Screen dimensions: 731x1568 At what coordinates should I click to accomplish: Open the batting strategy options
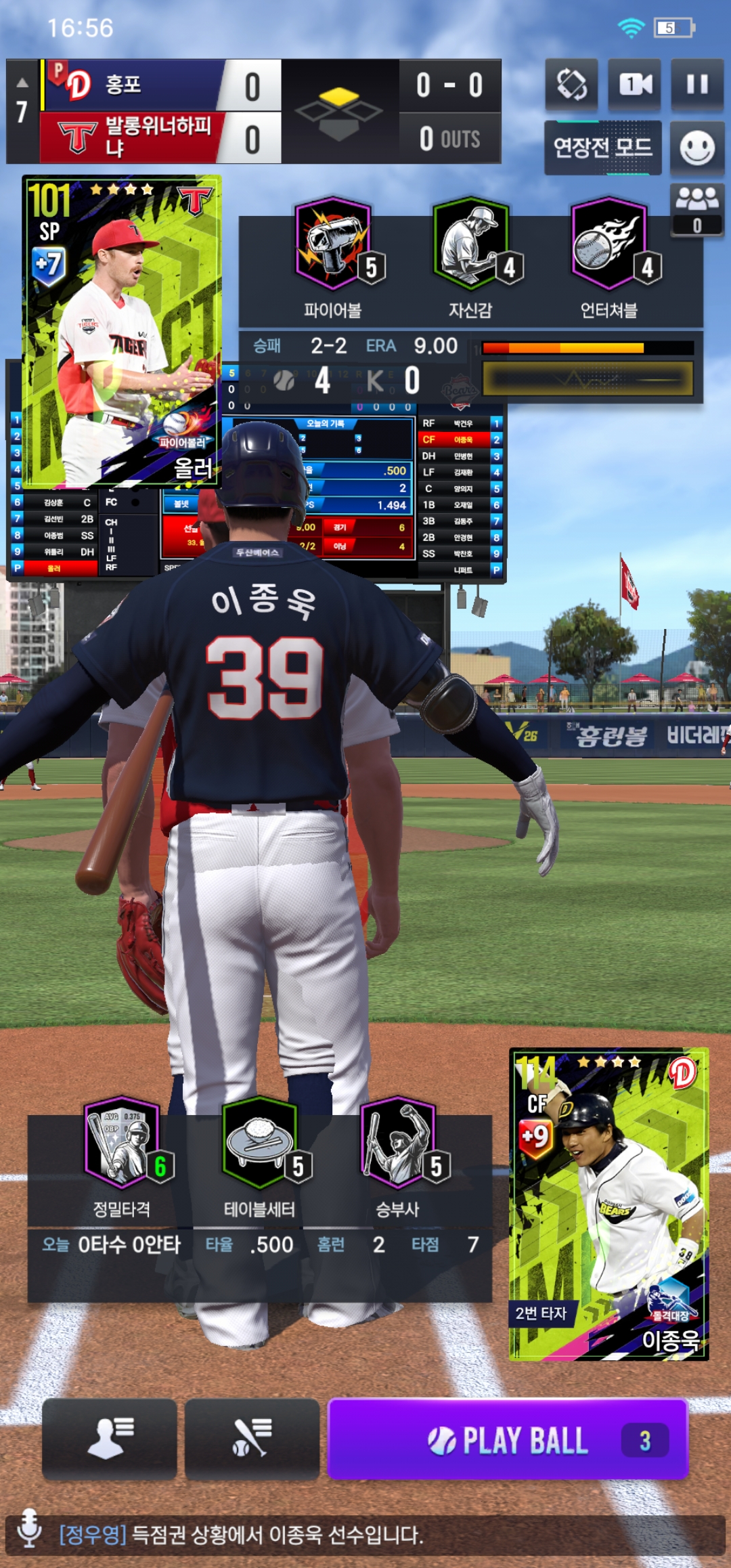click(252, 1438)
